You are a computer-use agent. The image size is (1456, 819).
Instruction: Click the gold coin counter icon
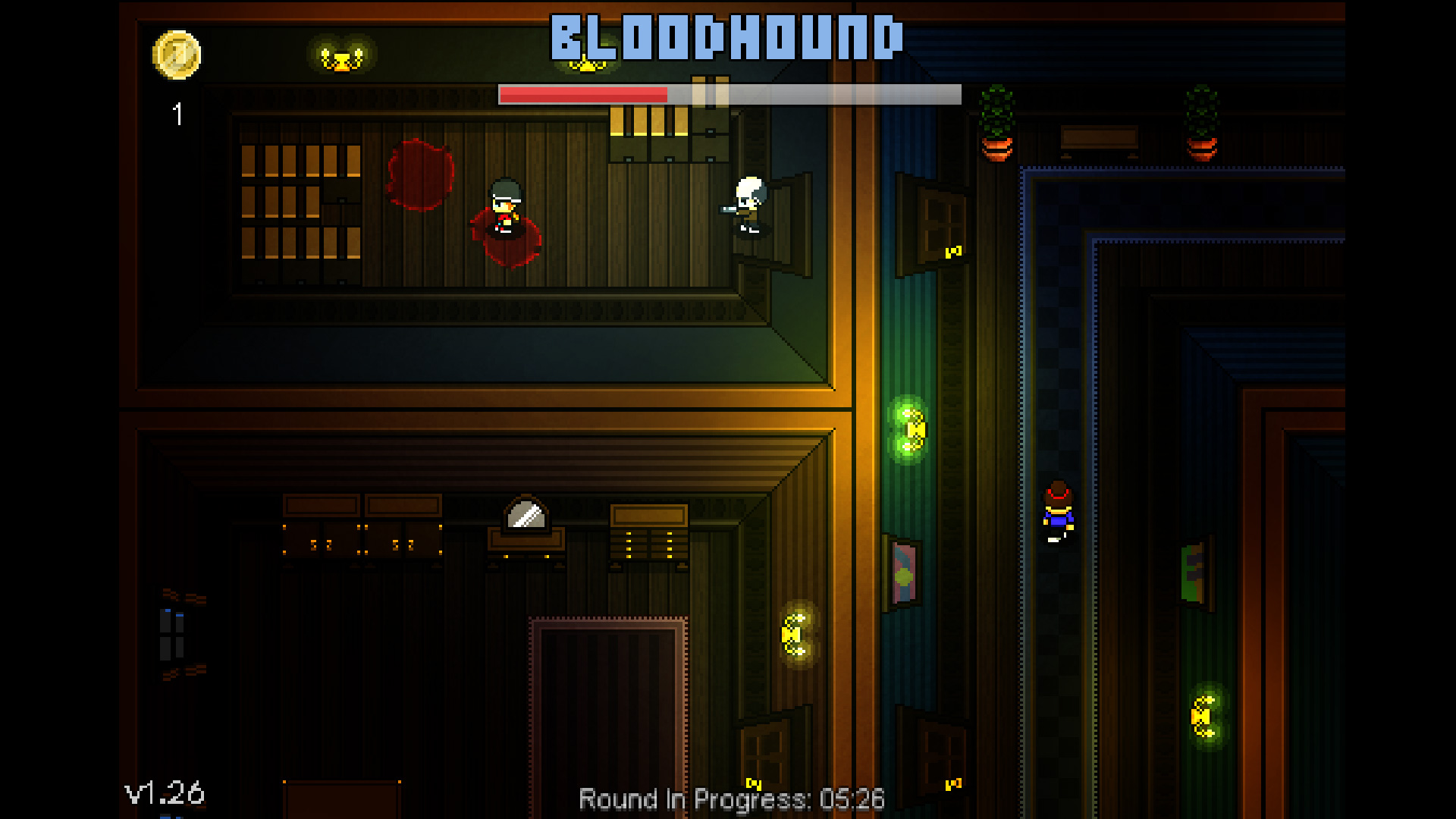[x=176, y=56]
